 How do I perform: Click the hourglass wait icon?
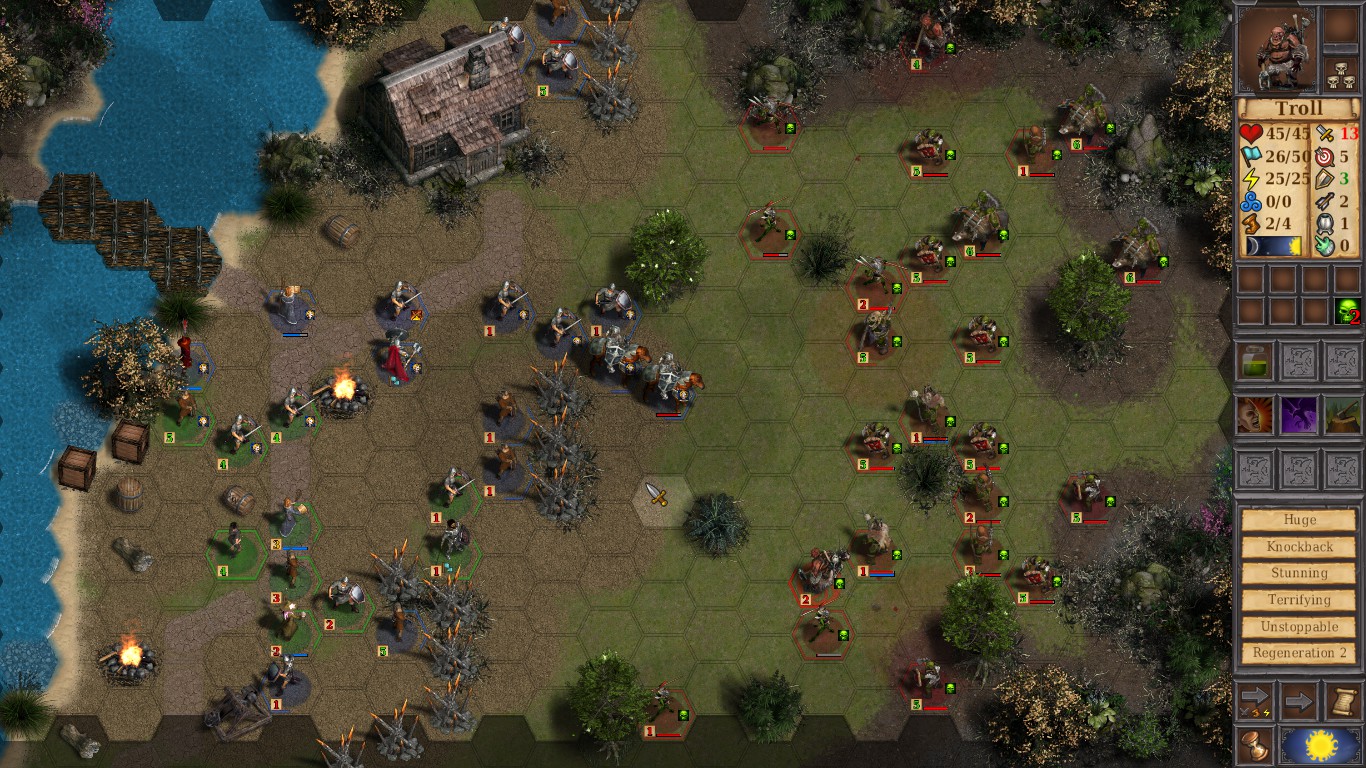tap(1254, 745)
